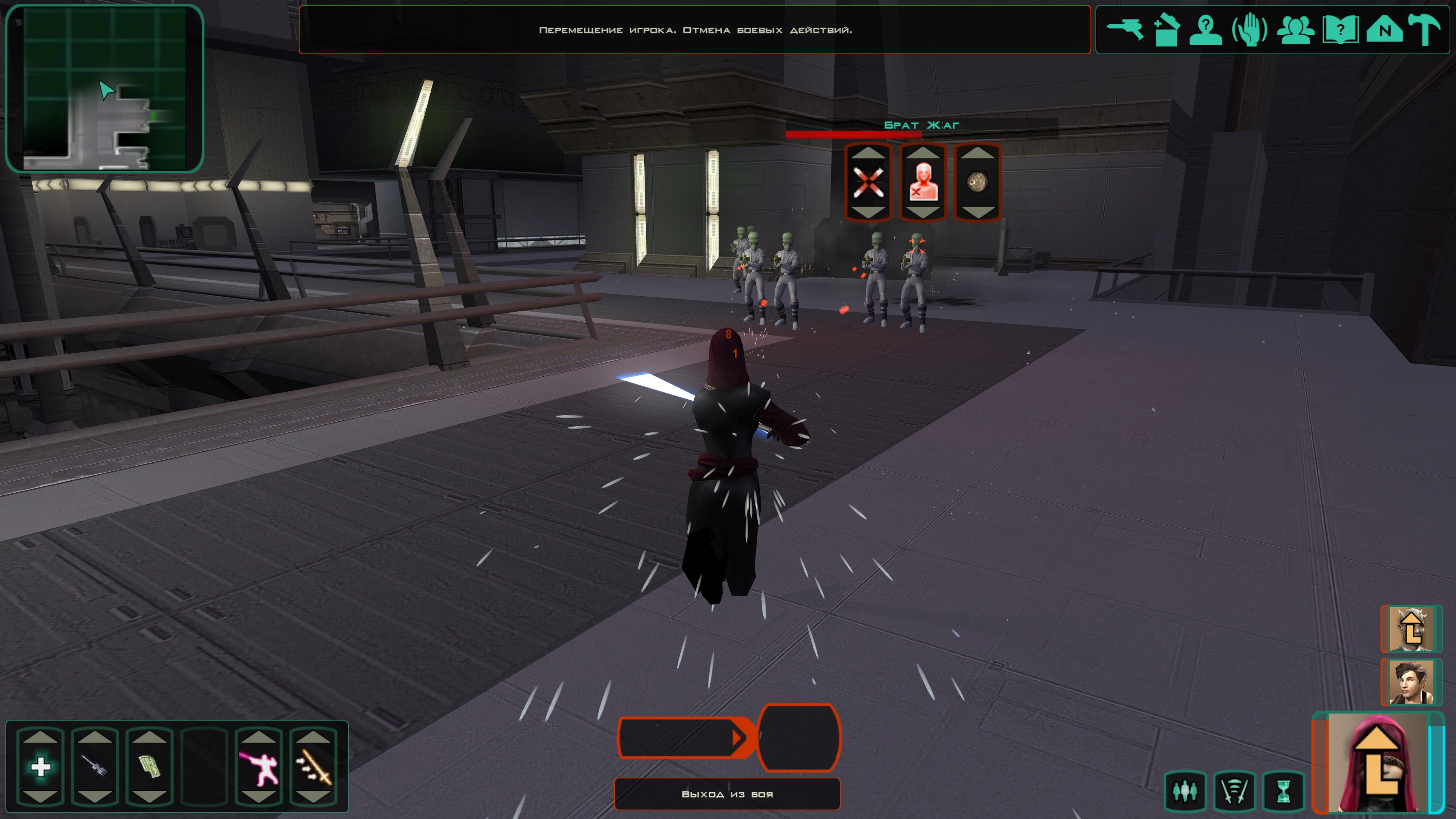Throw the grenade at the target

[x=977, y=183]
